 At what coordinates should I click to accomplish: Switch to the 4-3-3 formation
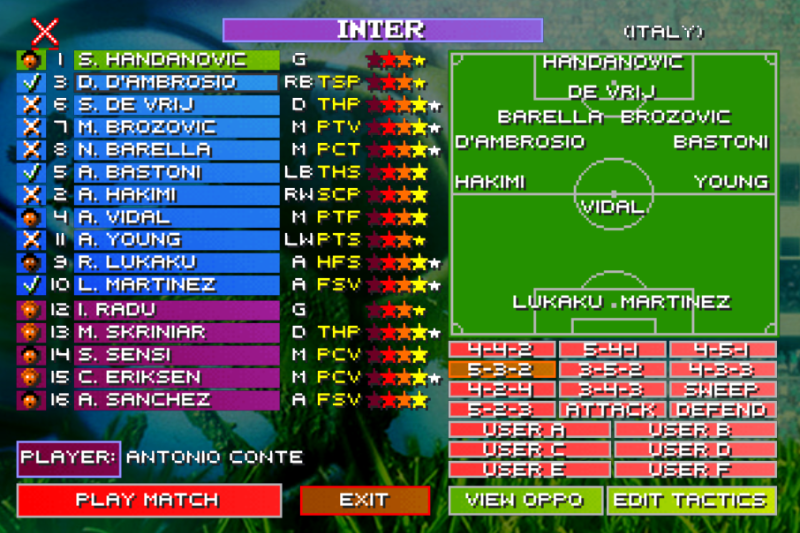pos(722,370)
